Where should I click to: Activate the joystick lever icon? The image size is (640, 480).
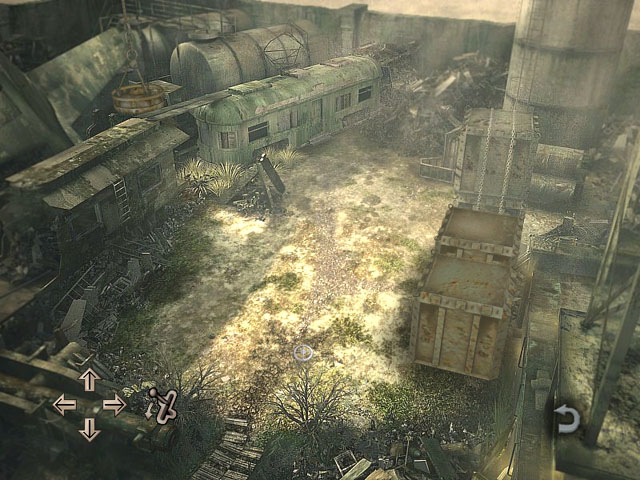coord(162,404)
